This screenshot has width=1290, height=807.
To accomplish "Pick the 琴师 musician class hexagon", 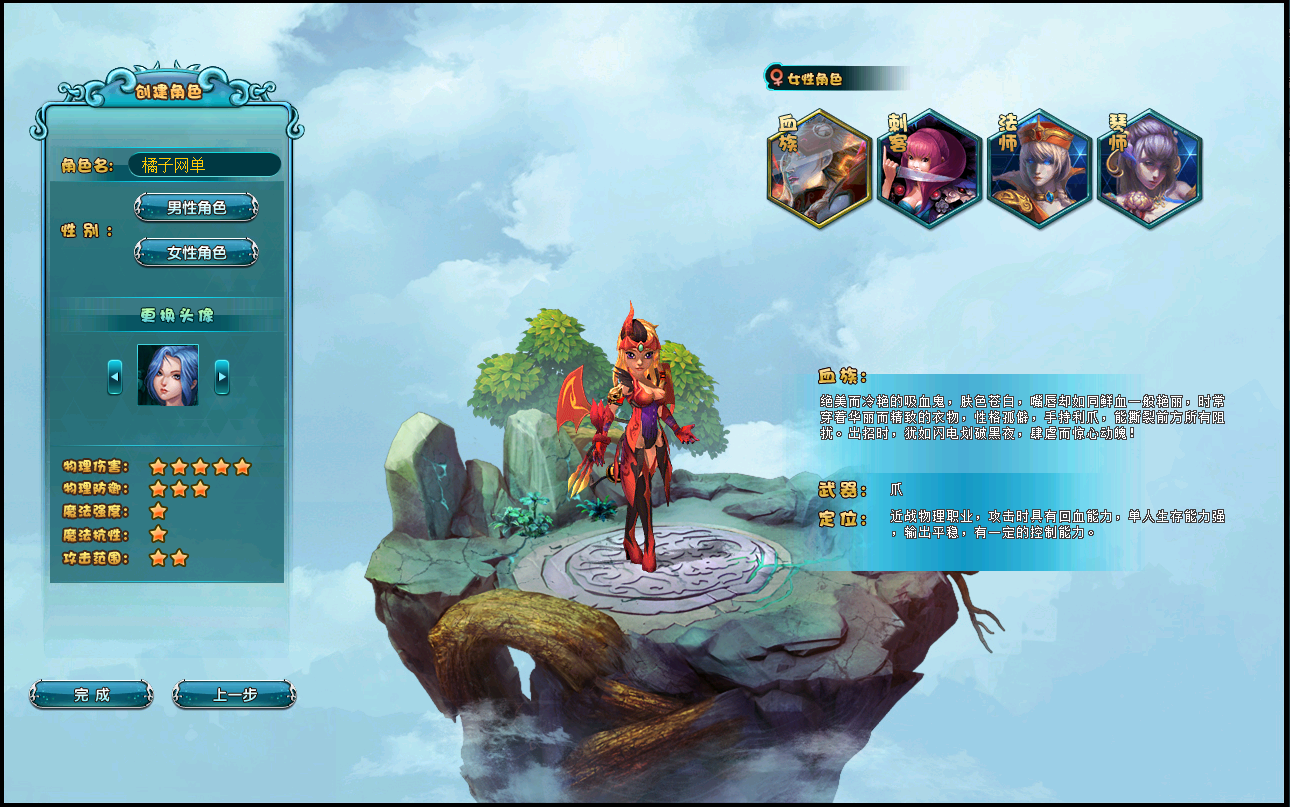I will point(1150,169).
